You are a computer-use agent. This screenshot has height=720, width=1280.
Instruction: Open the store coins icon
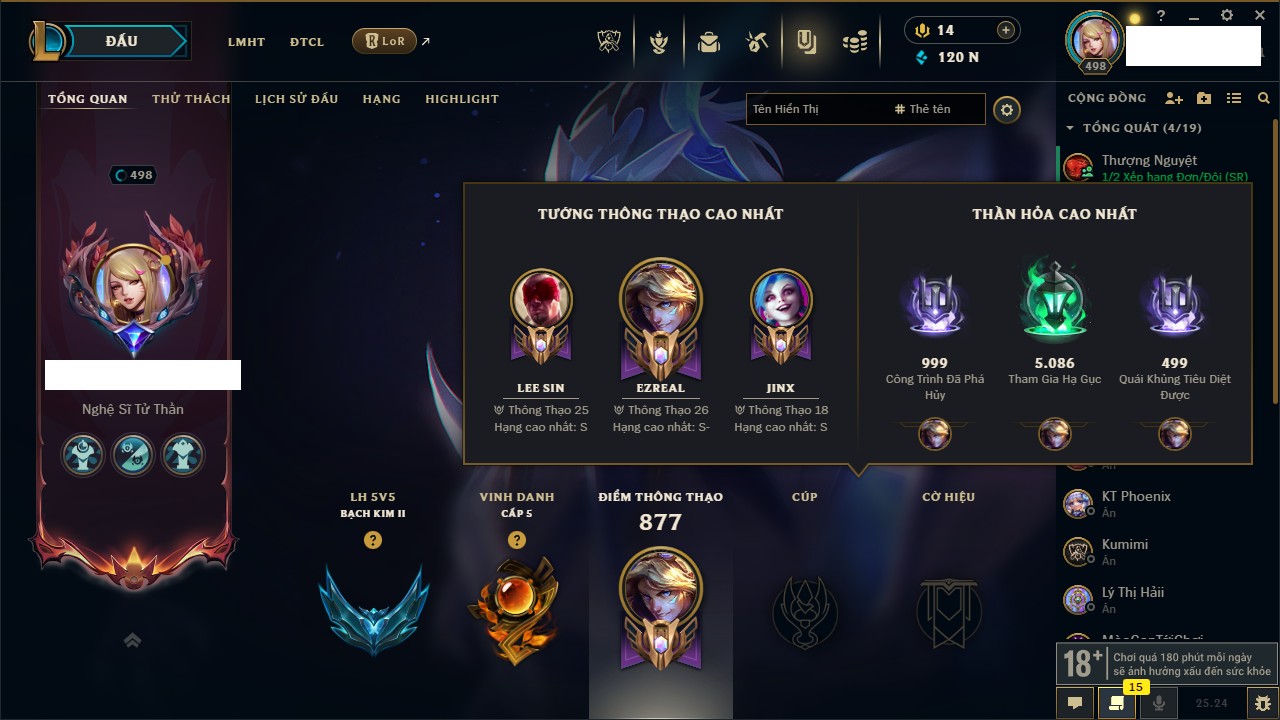854,42
